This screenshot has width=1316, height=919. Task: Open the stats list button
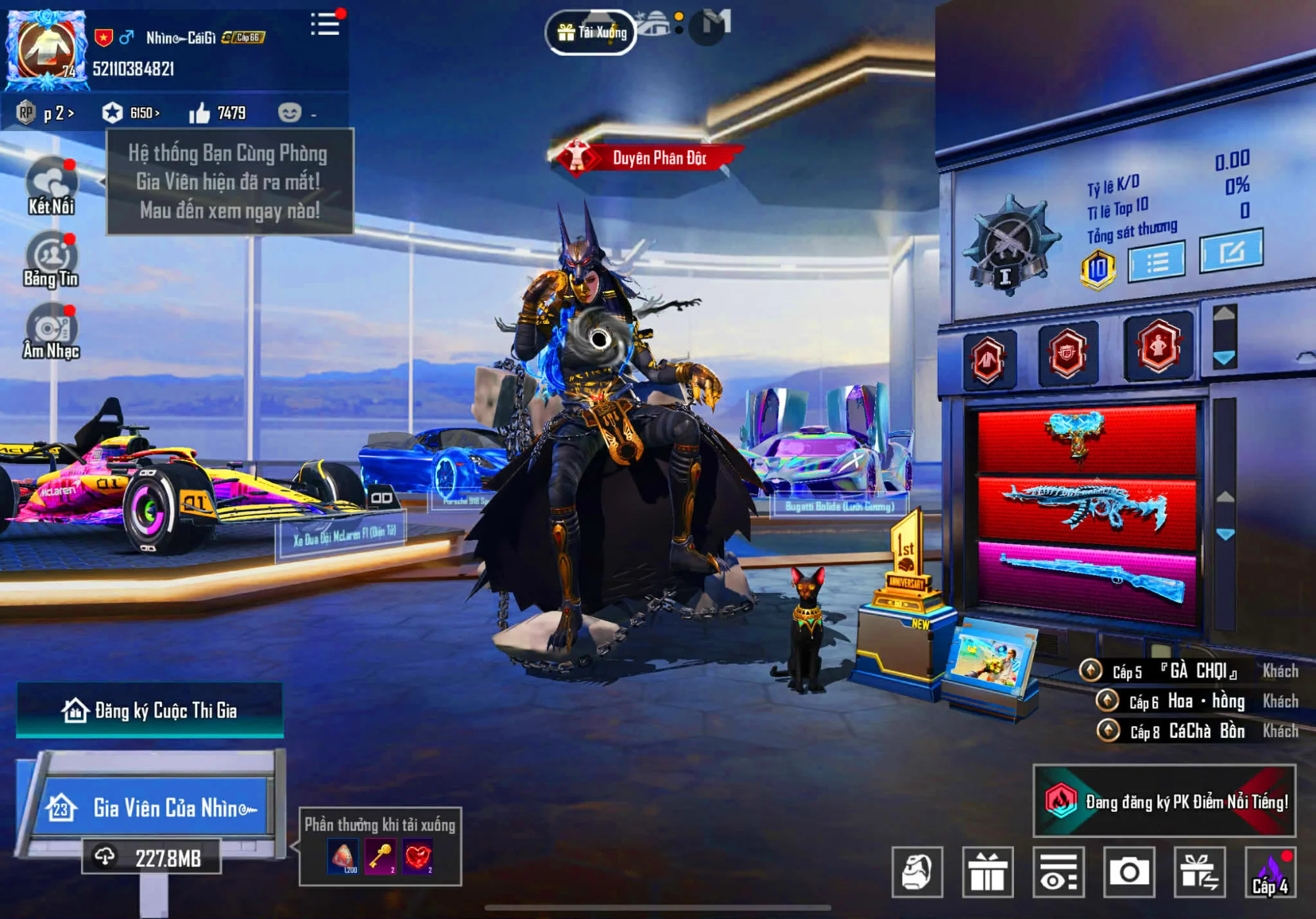click(x=1157, y=262)
